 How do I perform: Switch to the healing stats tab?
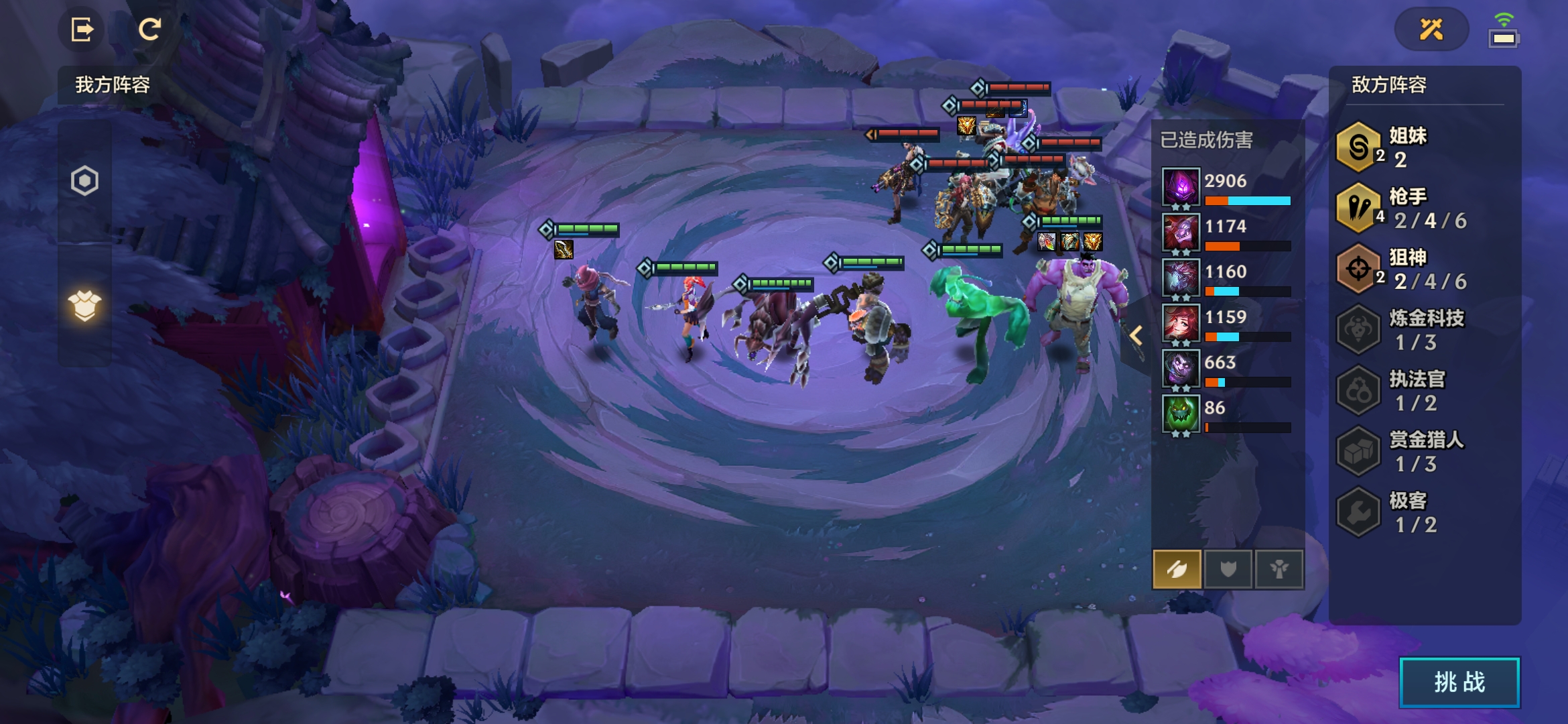point(1279,569)
